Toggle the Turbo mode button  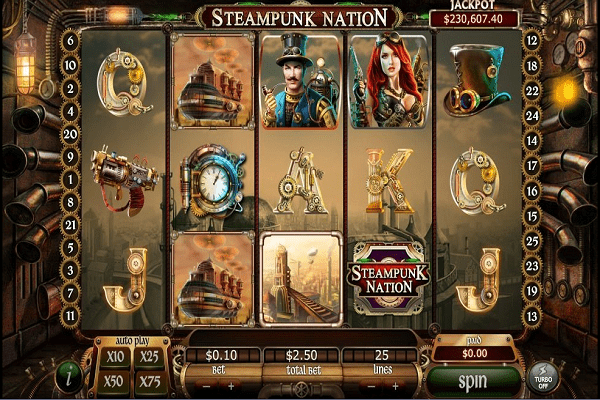click(x=542, y=380)
